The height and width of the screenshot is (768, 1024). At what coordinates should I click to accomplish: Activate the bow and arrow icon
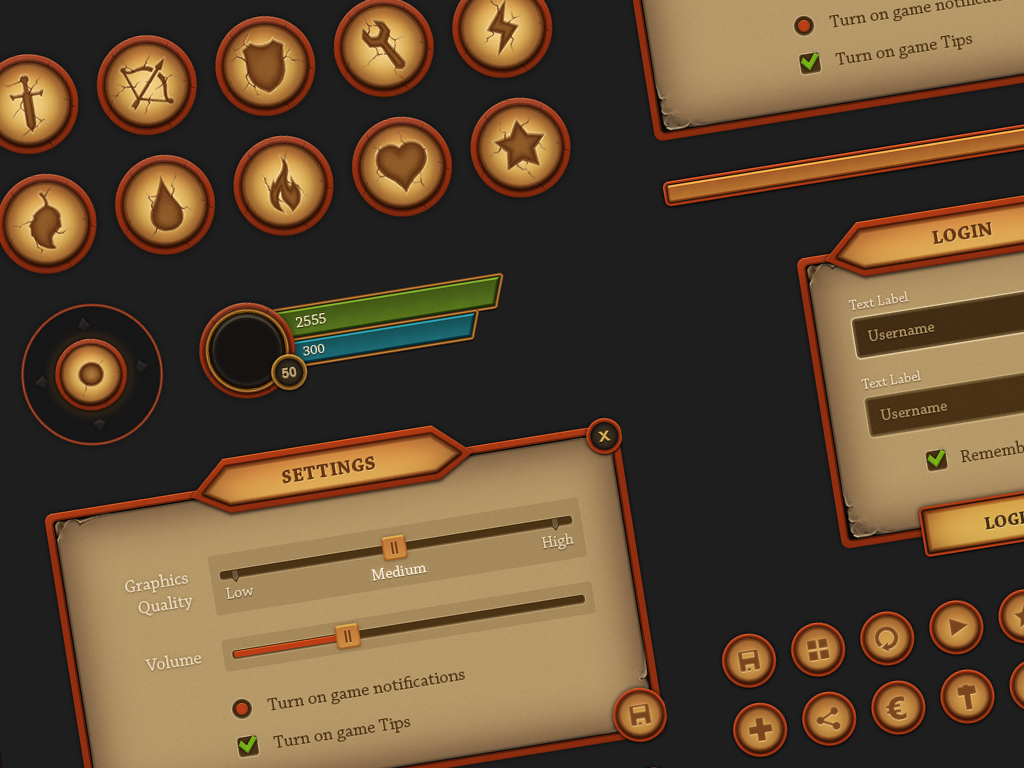click(x=146, y=85)
